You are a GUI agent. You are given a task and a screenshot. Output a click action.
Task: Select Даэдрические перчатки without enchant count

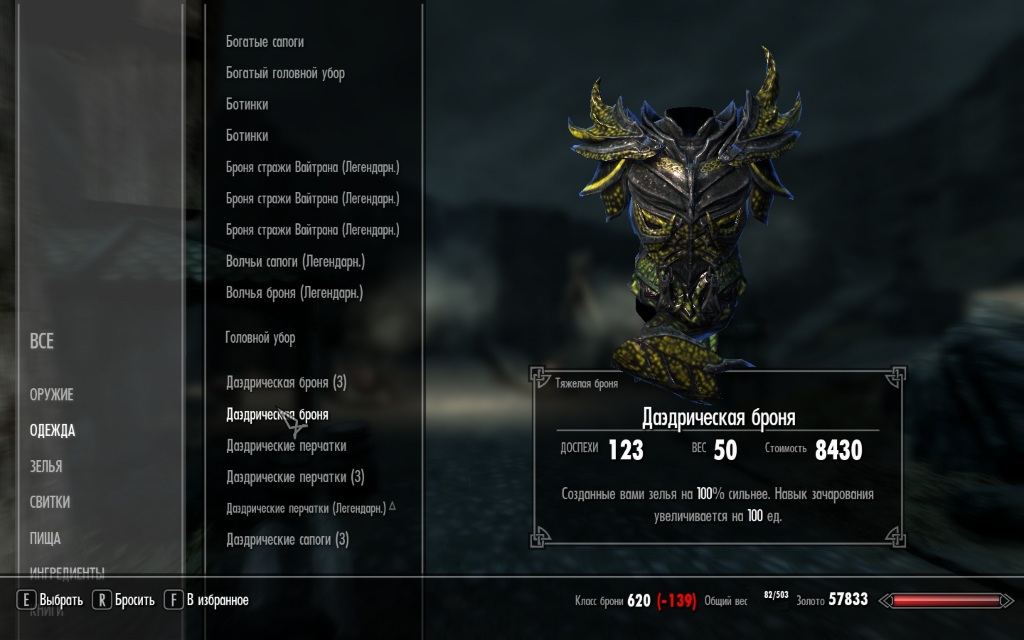(286, 446)
